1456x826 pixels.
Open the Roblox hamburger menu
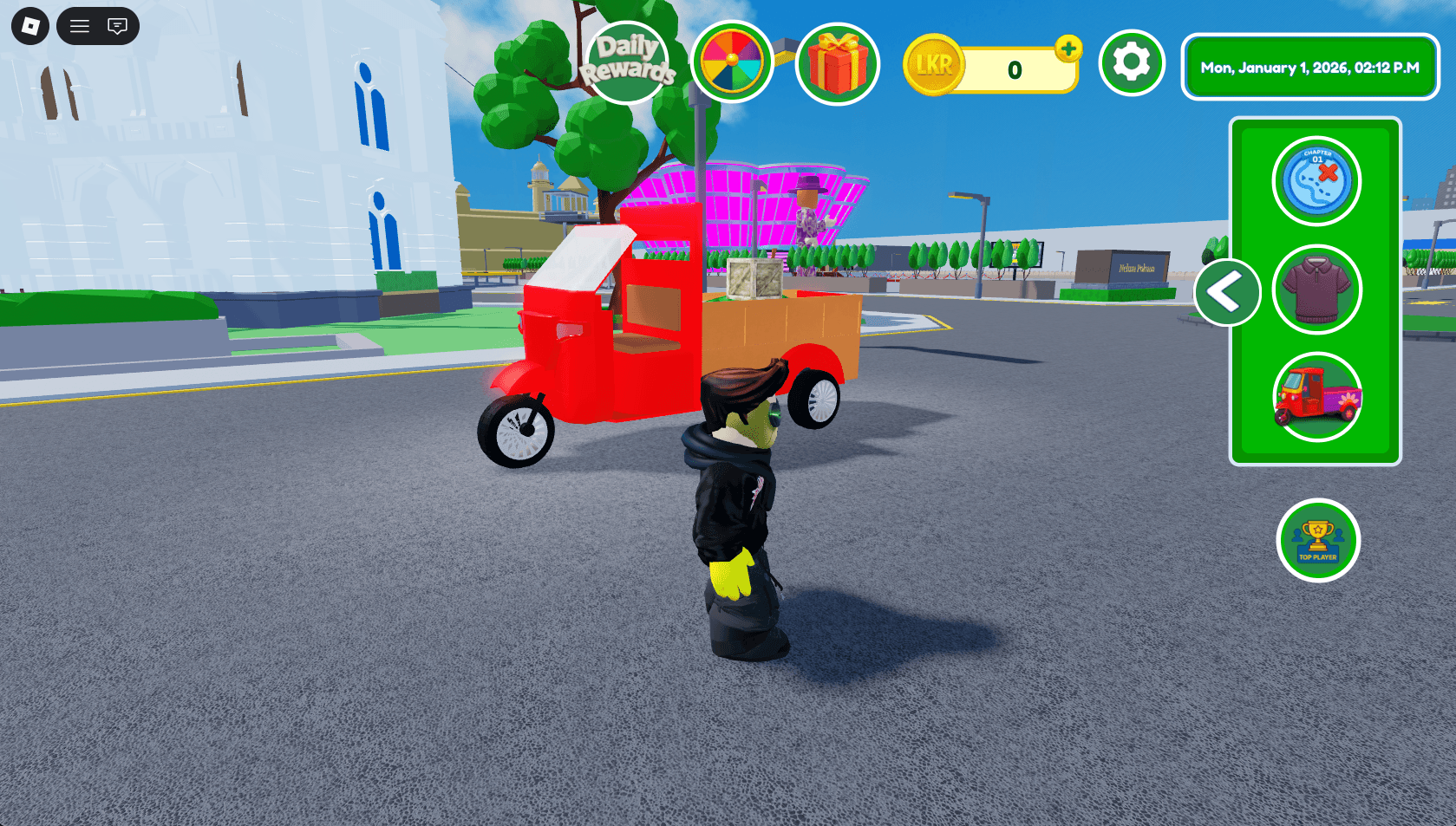click(78, 26)
